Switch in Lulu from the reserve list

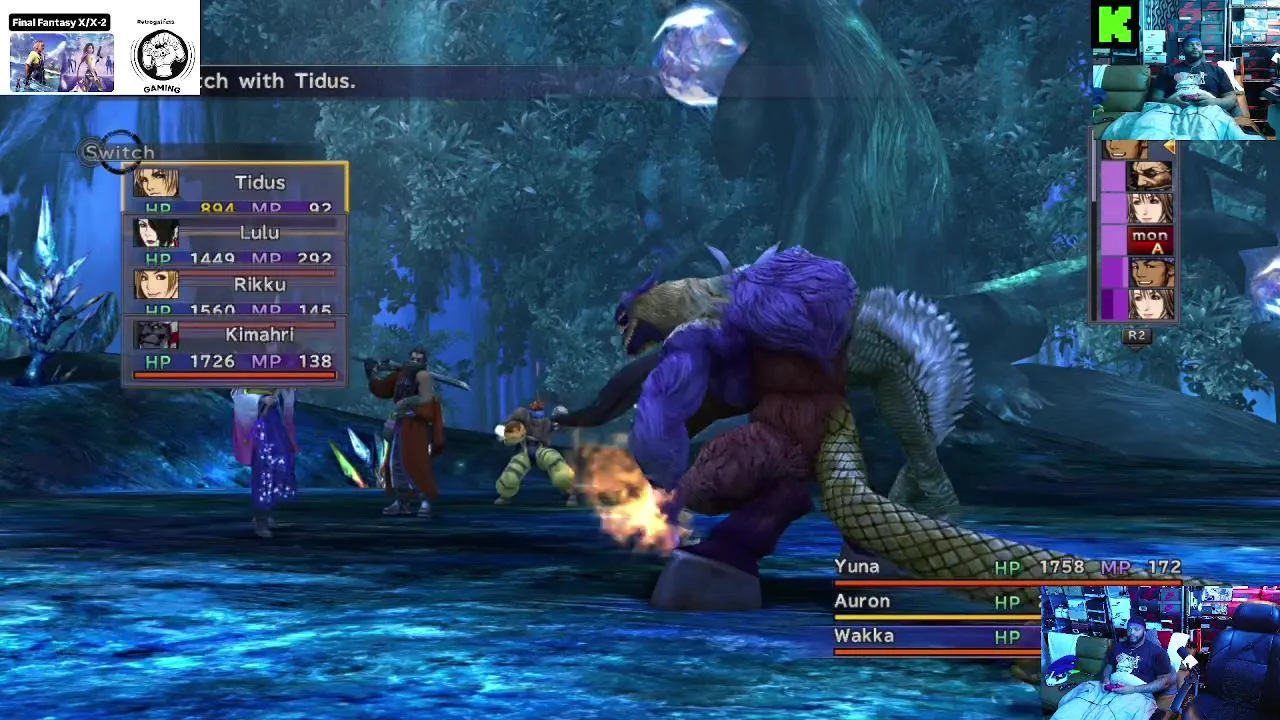tap(236, 240)
